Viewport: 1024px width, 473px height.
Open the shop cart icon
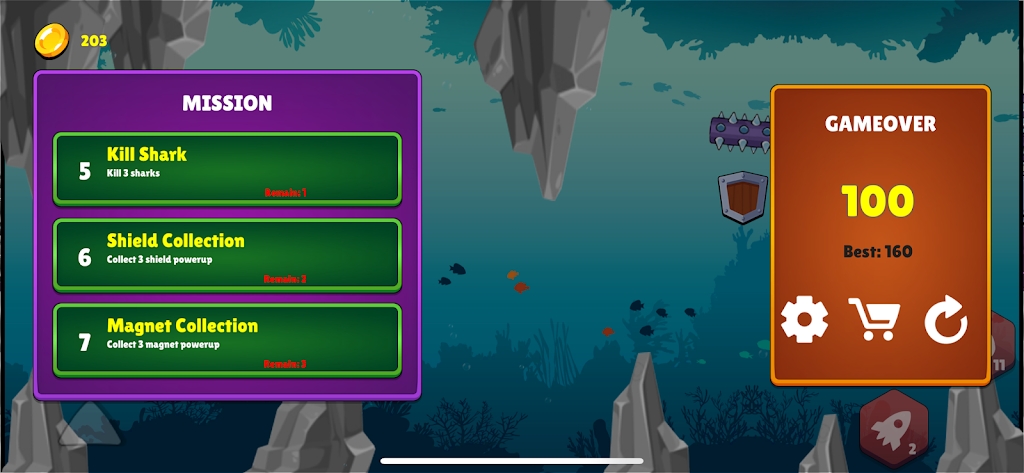(x=874, y=321)
